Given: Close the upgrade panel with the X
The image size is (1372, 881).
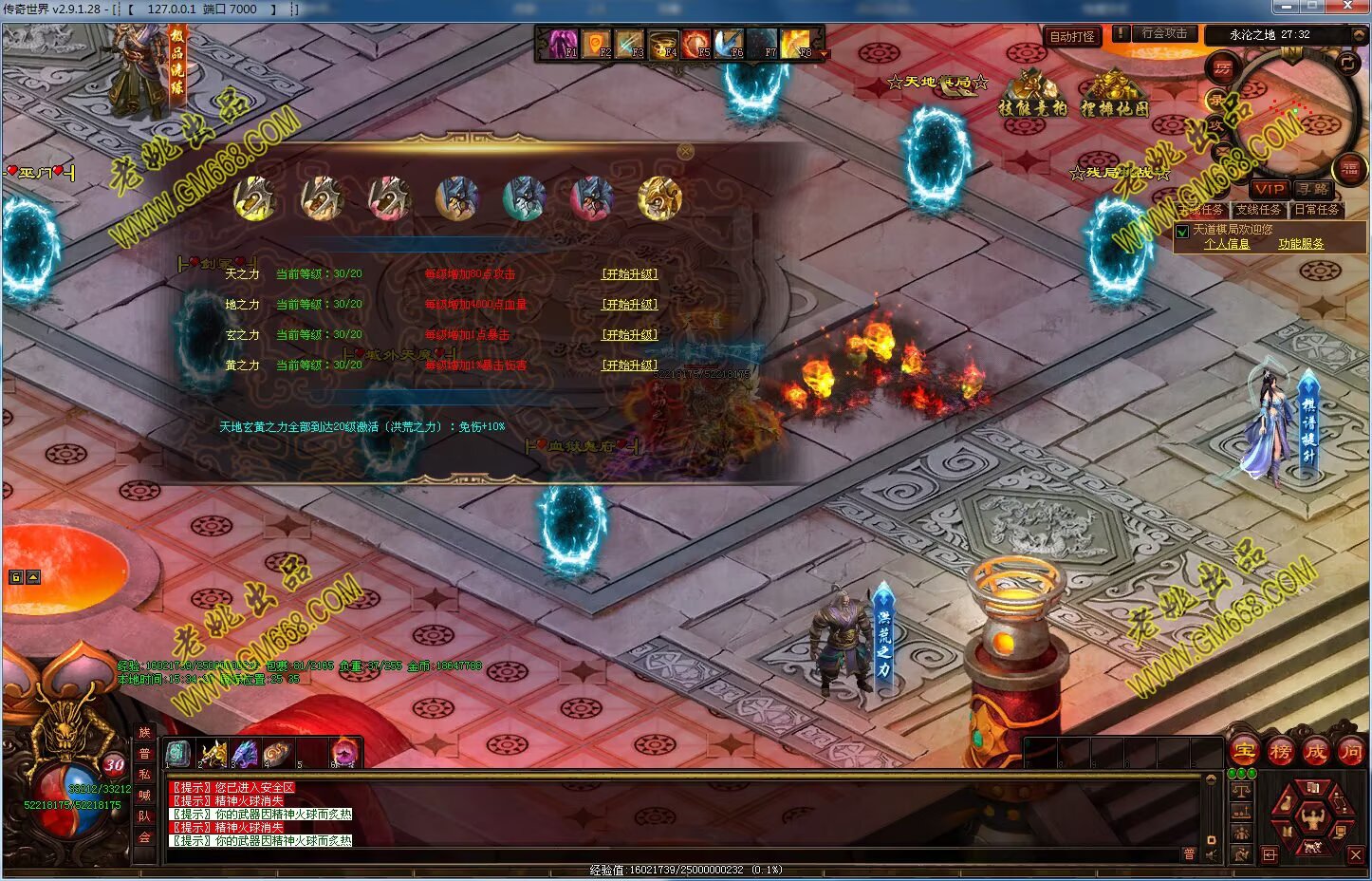Looking at the screenshot, I should pyautogui.click(x=686, y=152).
